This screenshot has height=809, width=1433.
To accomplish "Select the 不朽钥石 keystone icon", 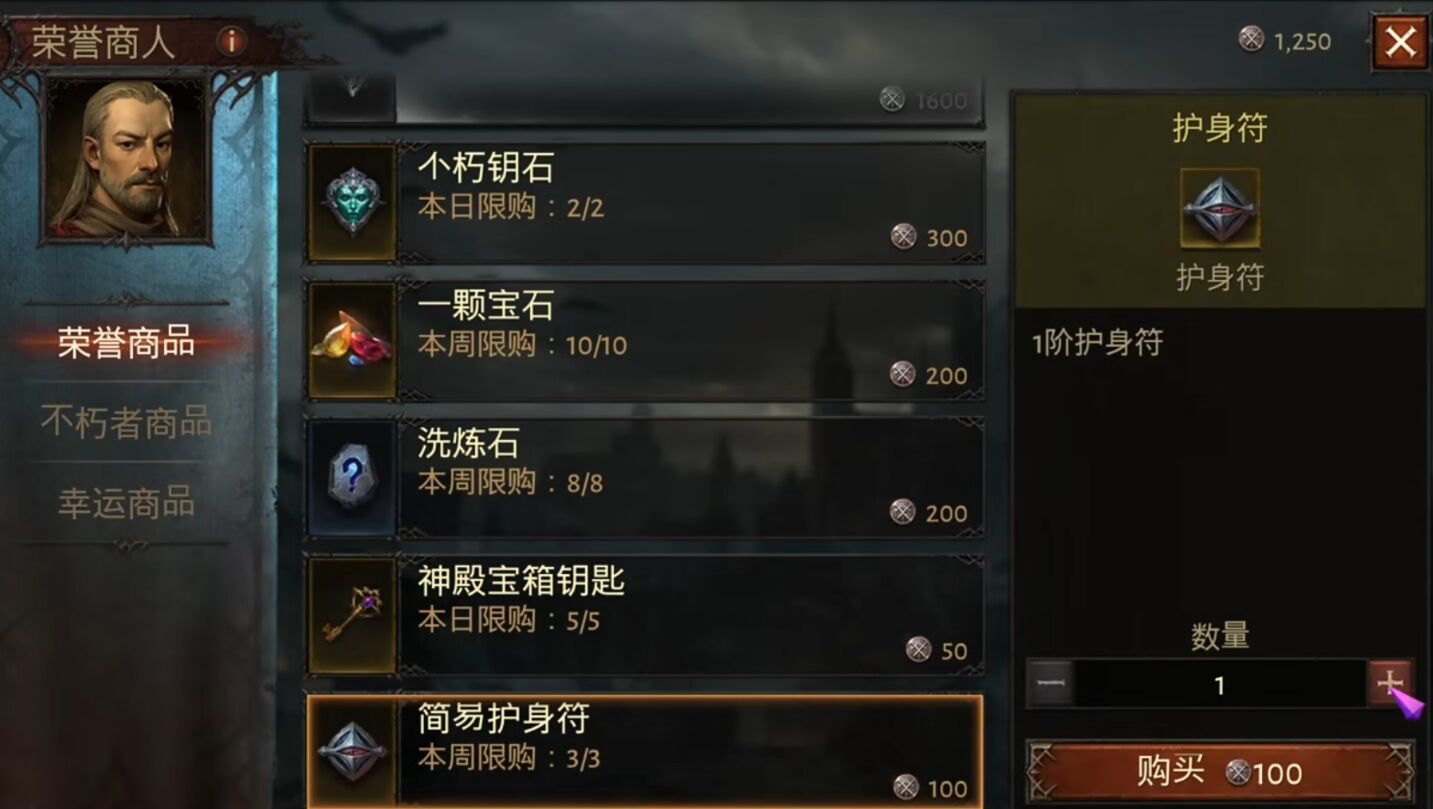I will [352, 200].
